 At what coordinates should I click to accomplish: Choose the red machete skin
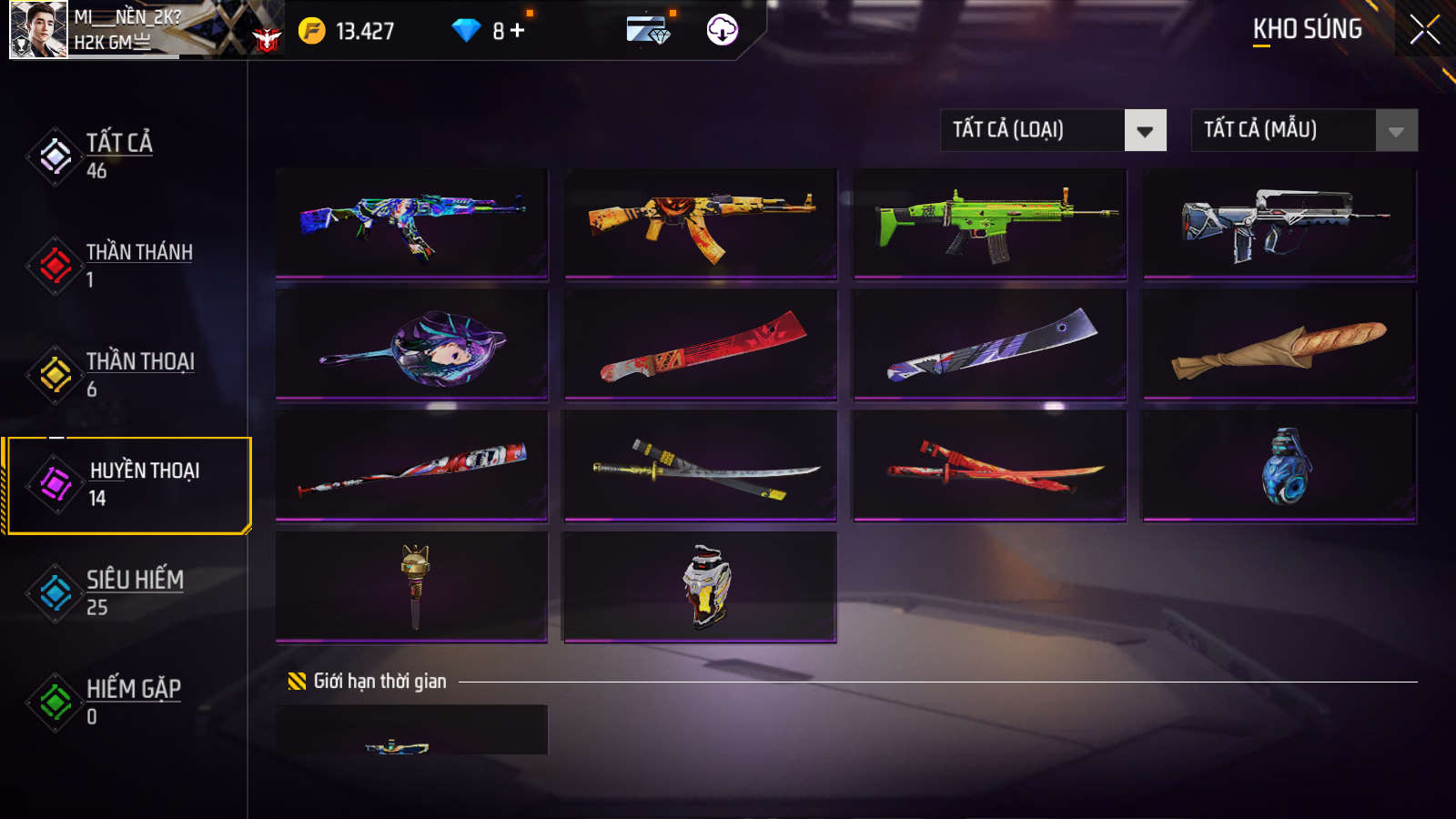pyautogui.click(x=700, y=344)
